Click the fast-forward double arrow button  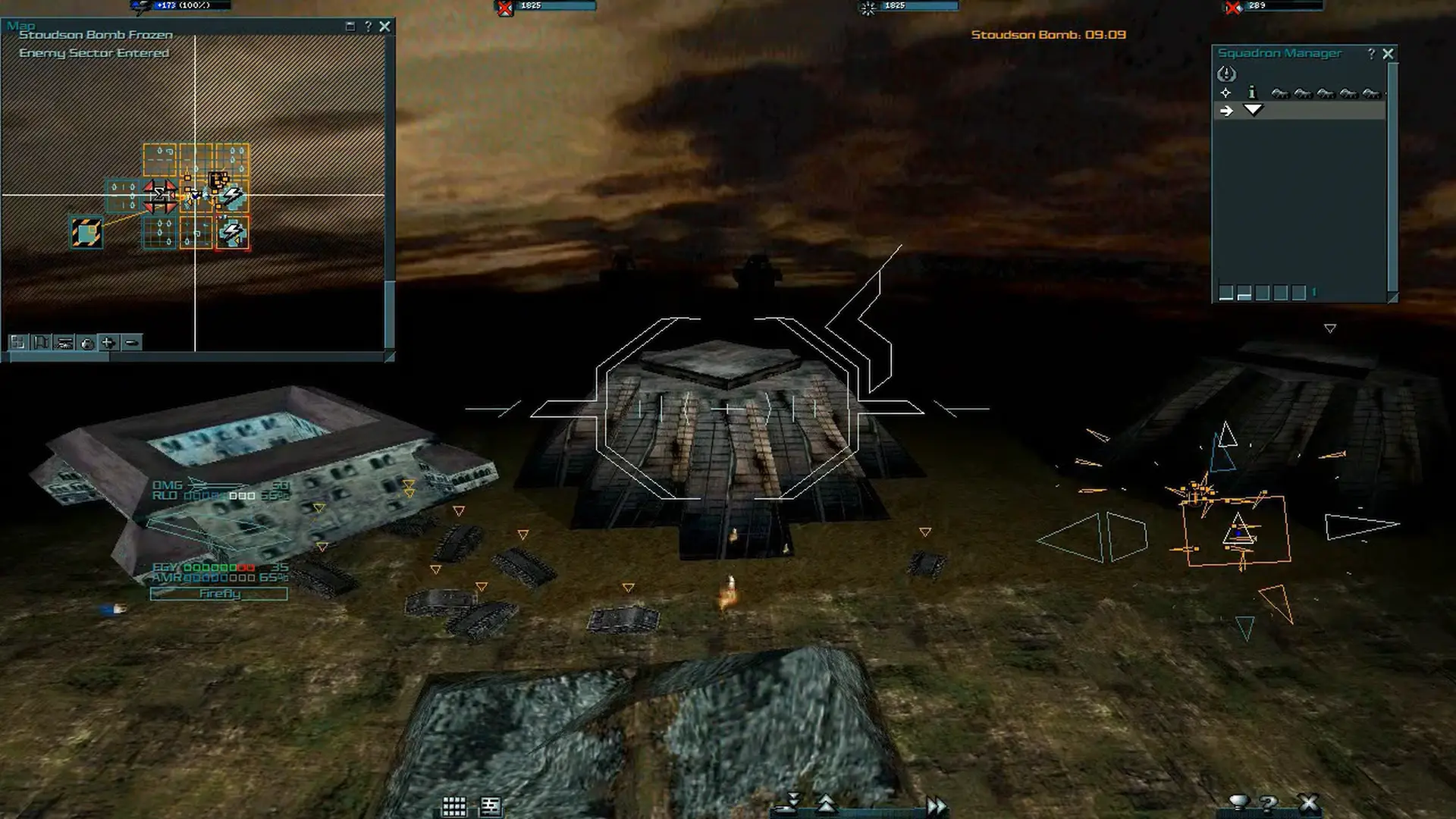(x=936, y=805)
